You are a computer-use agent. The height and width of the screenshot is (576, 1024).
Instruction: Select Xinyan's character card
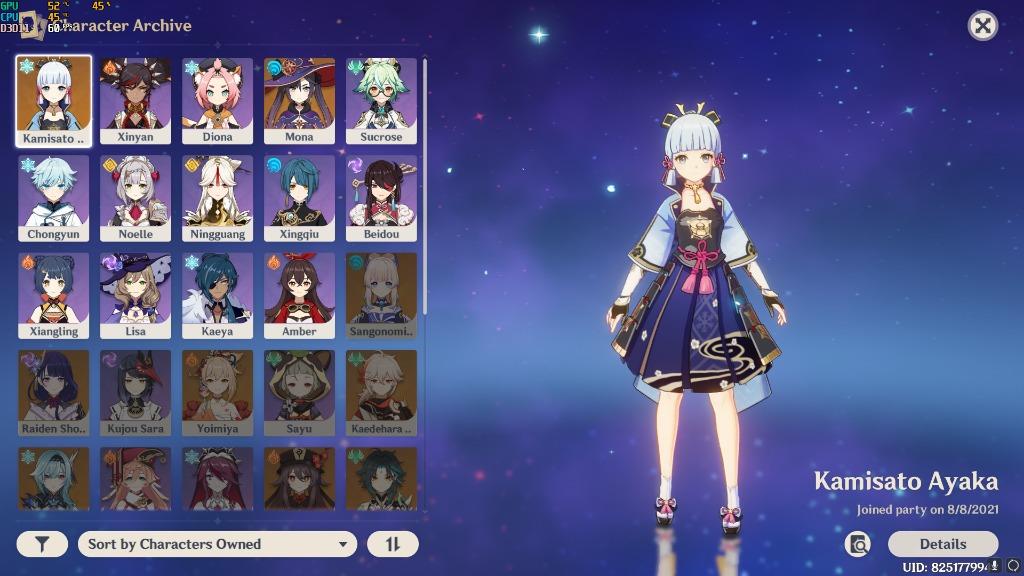pyautogui.click(x=135, y=100)
